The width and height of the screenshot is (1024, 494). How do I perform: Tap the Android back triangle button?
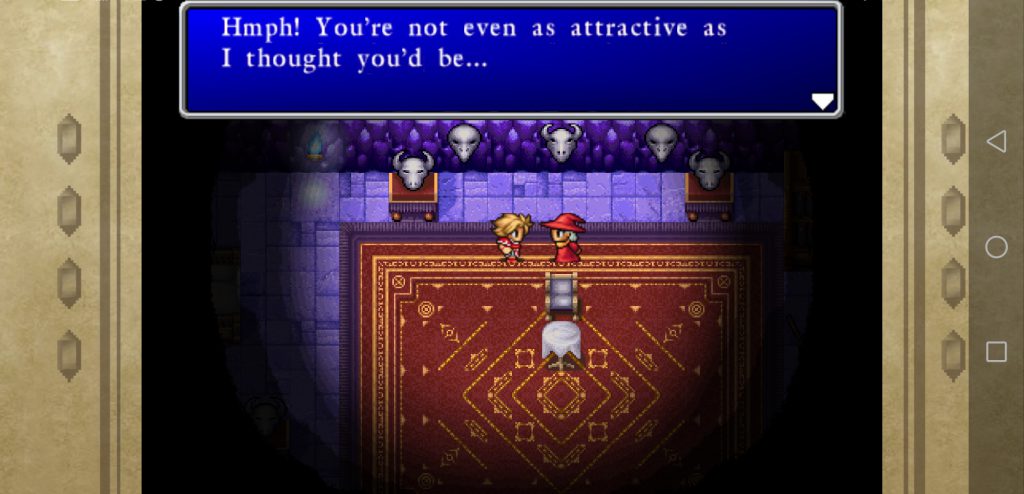pos(996,142)
